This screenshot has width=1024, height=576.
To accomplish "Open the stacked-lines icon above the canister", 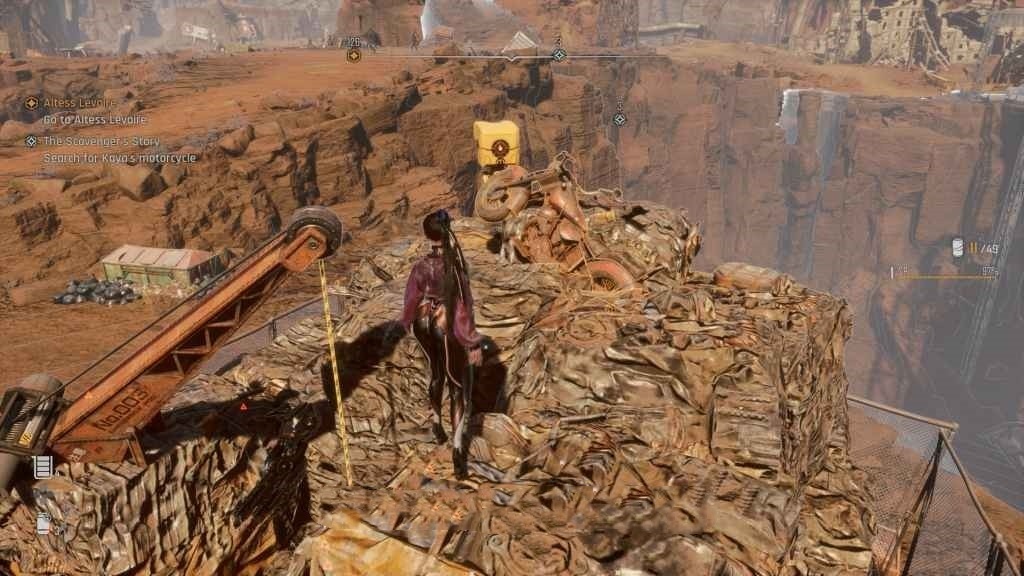I will 42,466.
